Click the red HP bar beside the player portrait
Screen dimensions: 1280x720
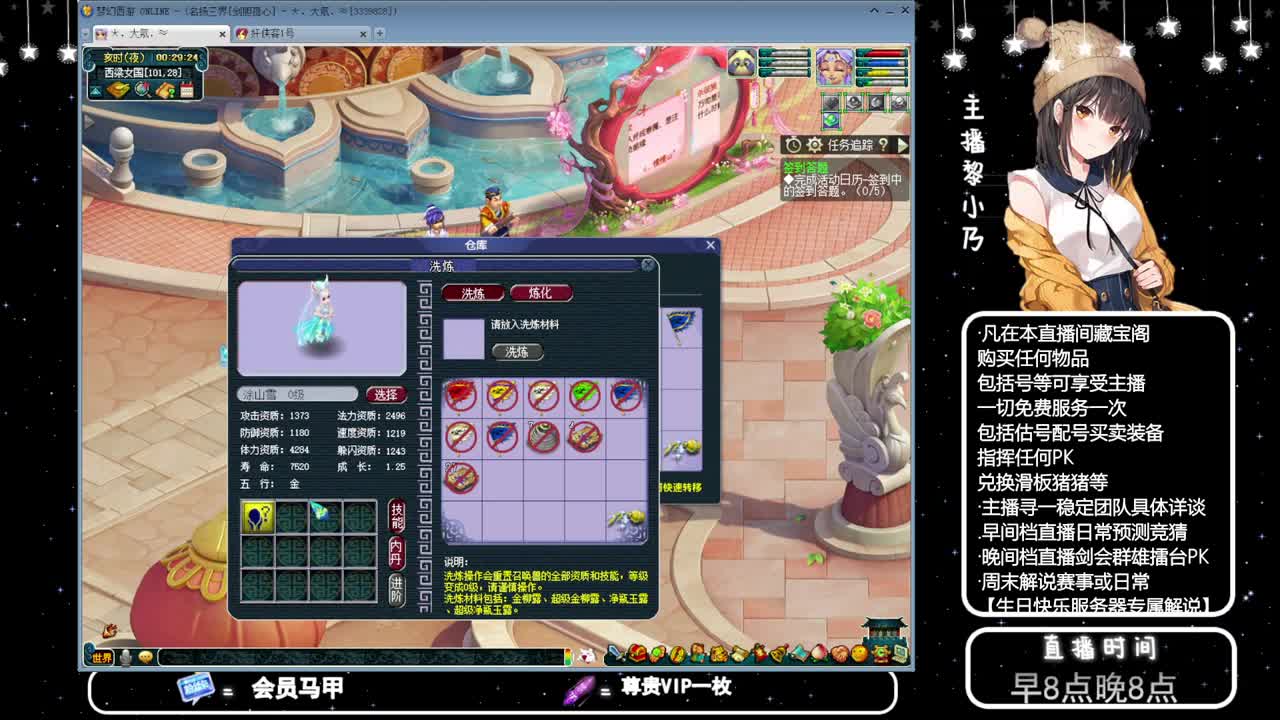[x=884, y=53]
